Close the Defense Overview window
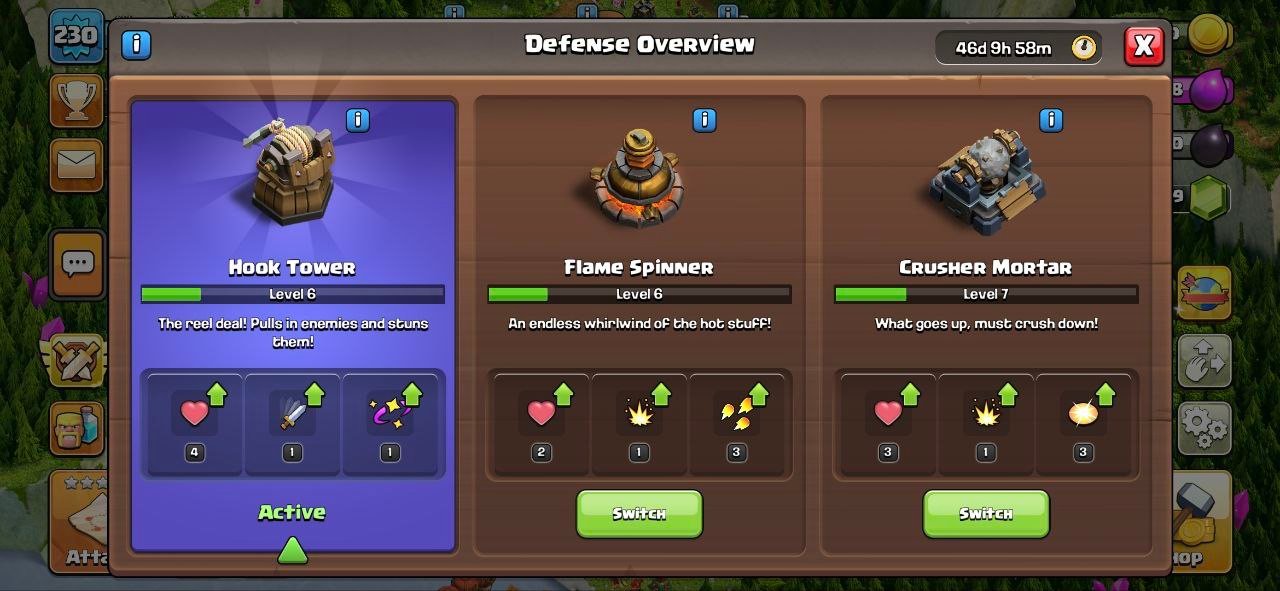This screenshot has width=1280, height=591. (x=1144, y=46)
